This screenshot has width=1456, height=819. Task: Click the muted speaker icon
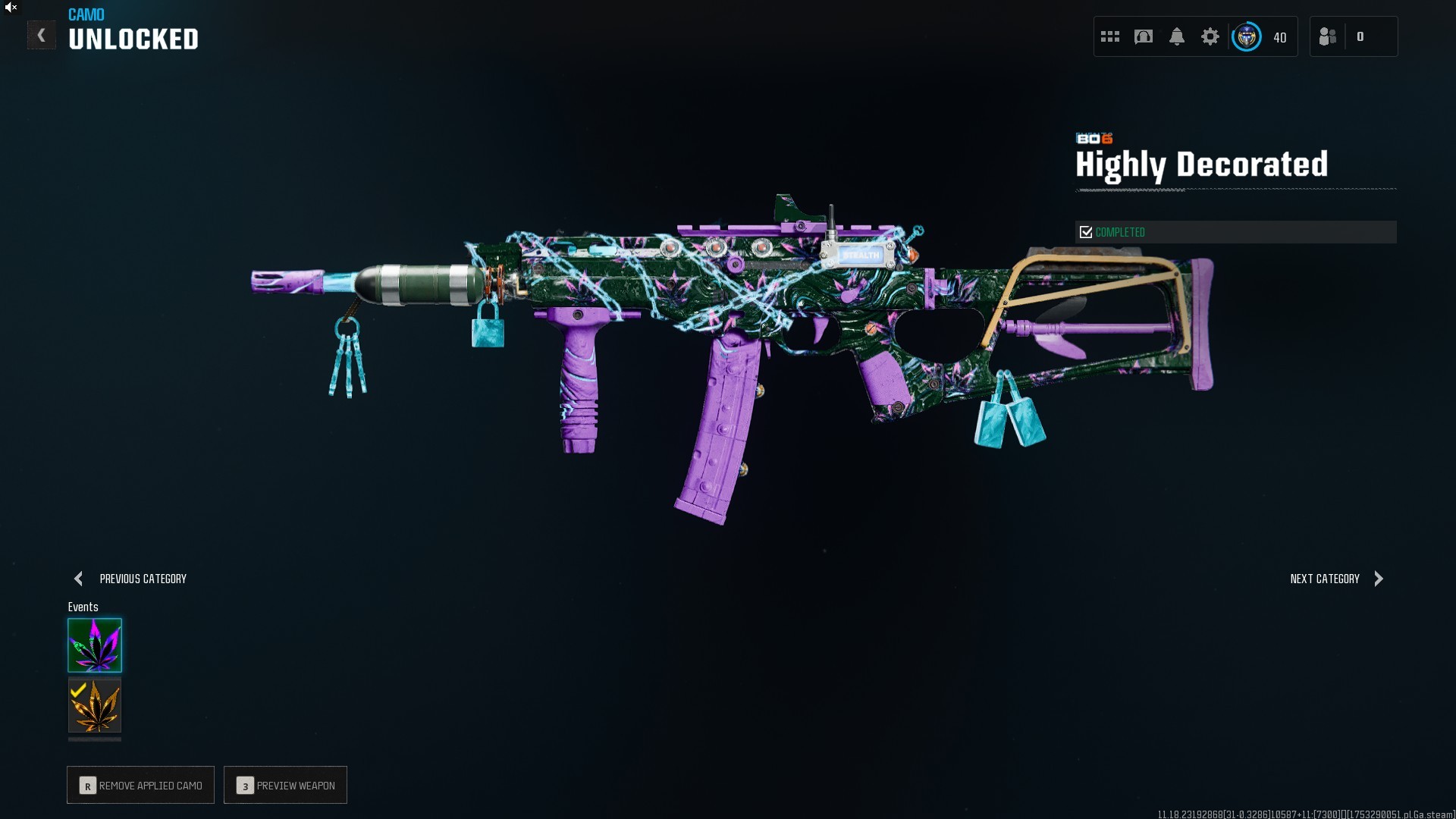point(11,8)
